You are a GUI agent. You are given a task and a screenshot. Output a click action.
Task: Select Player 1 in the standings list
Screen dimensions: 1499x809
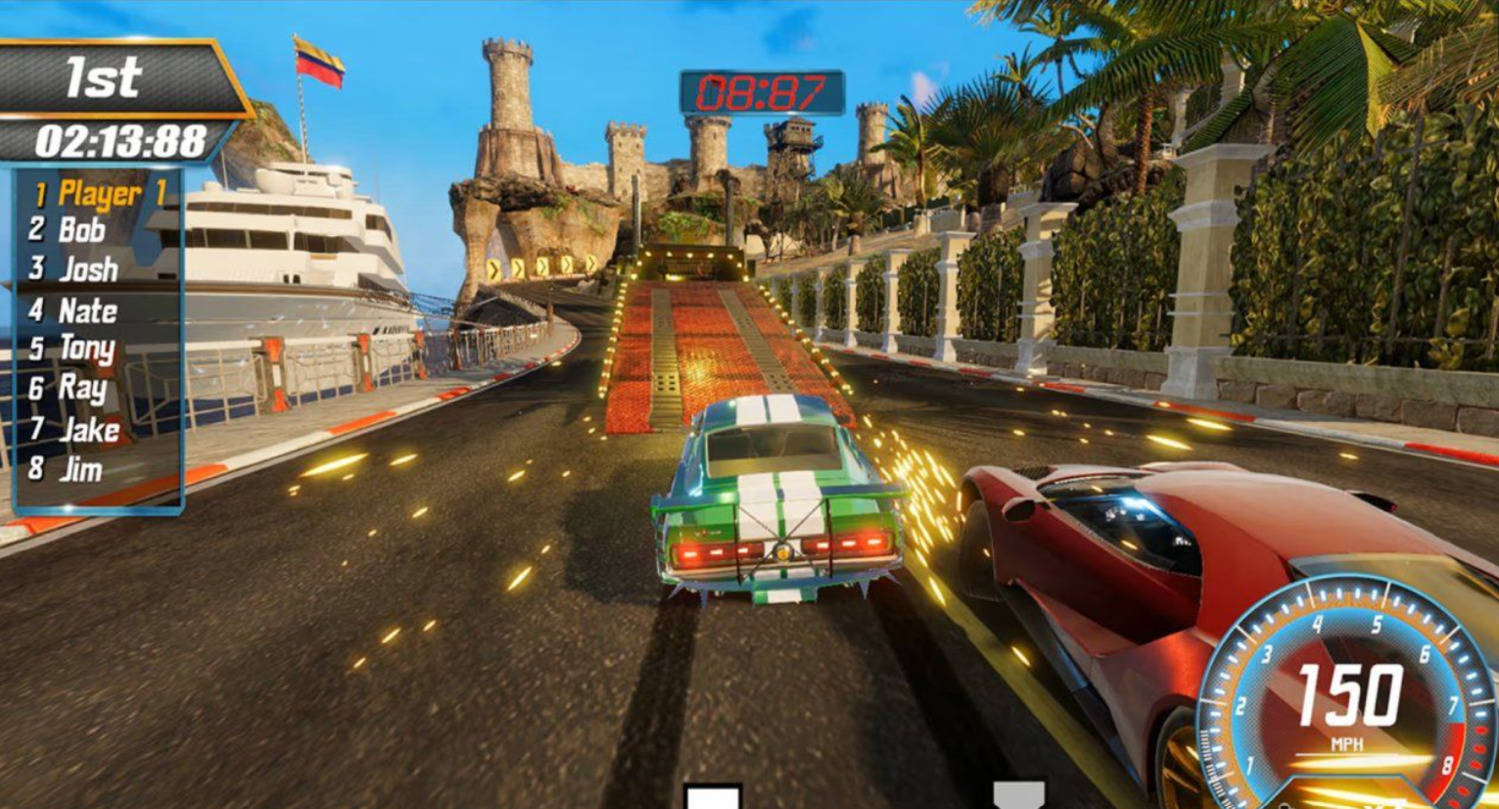point(99,193)
